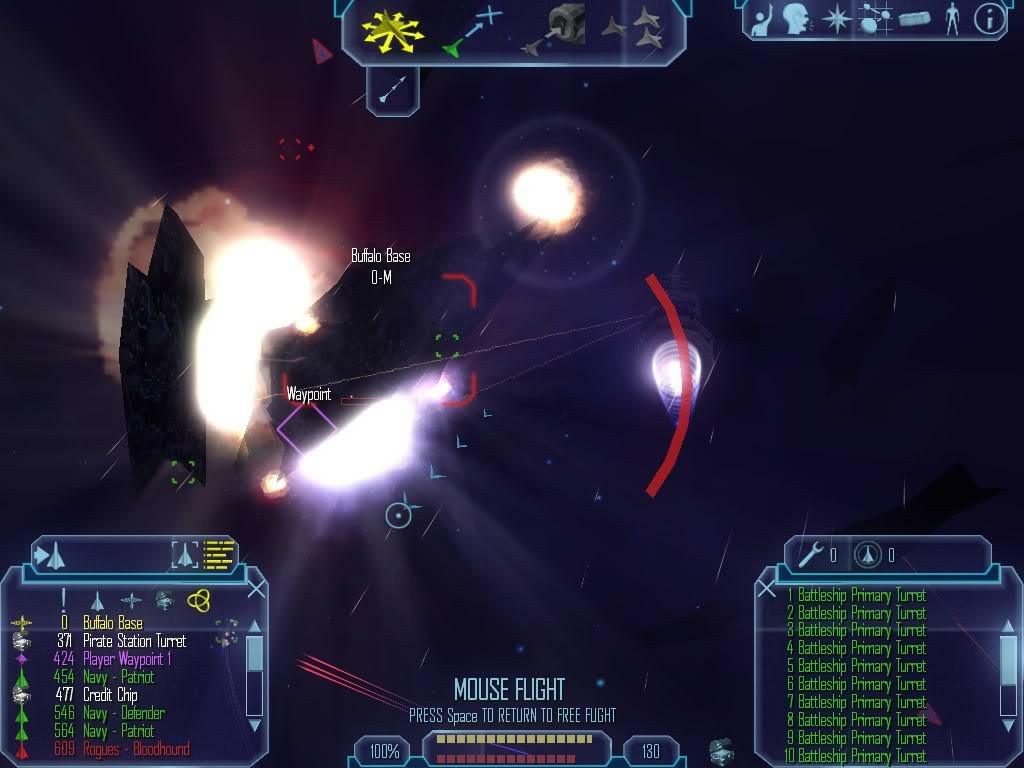
Task: Use the wrench repair icon
Action: [x=811, y=553]
